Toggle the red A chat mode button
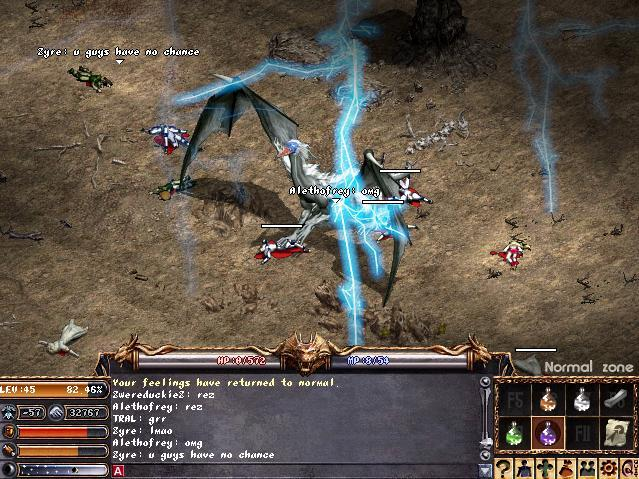Screen dimensions: 639x479 pyautogui.click(x=118, y=469)
